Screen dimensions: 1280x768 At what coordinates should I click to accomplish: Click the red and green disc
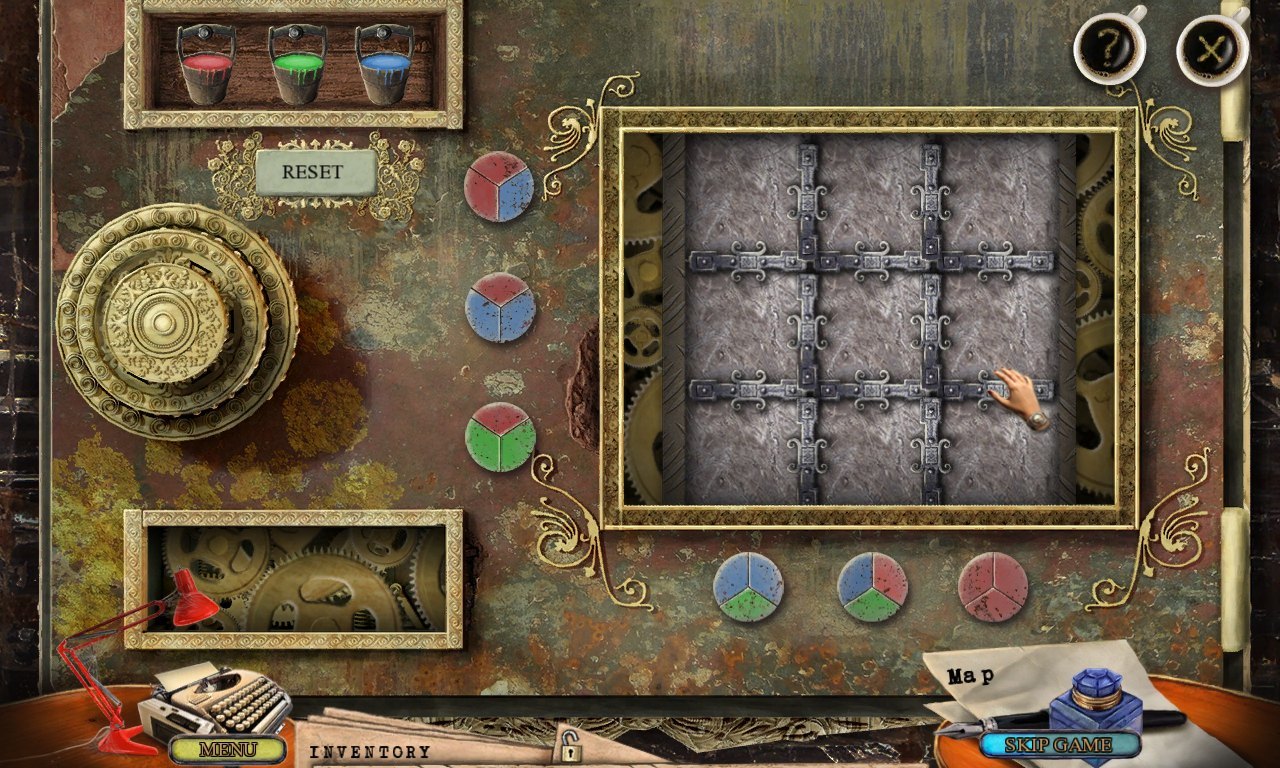[x=500, y=437]
